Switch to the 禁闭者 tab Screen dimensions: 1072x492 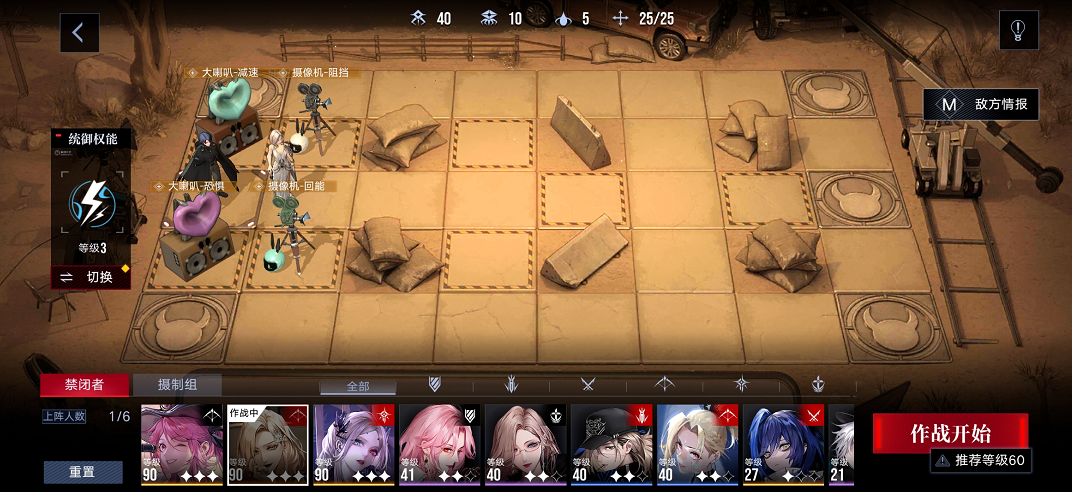pos(84,385)
